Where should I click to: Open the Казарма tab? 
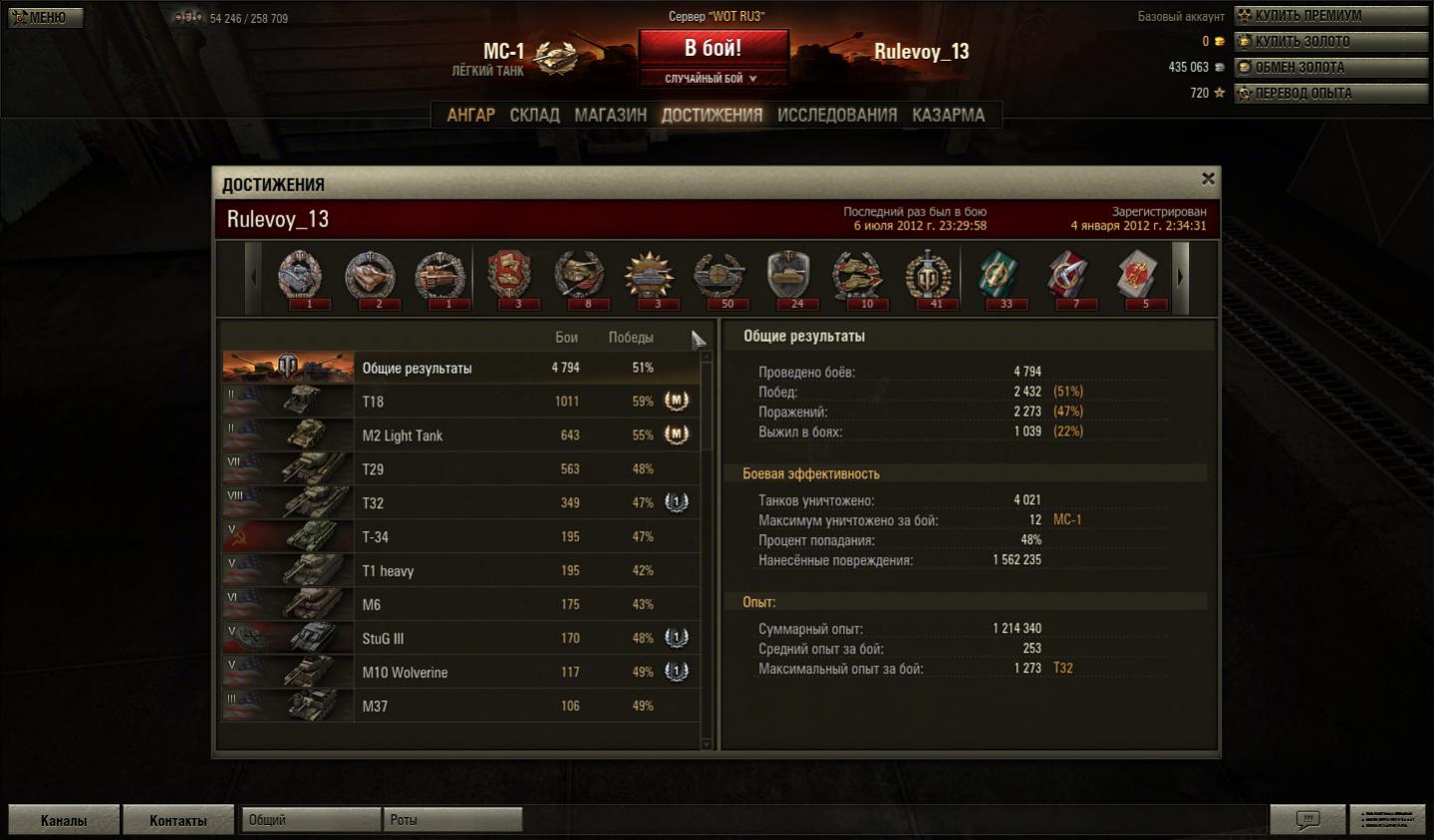[x=948, y=116]
